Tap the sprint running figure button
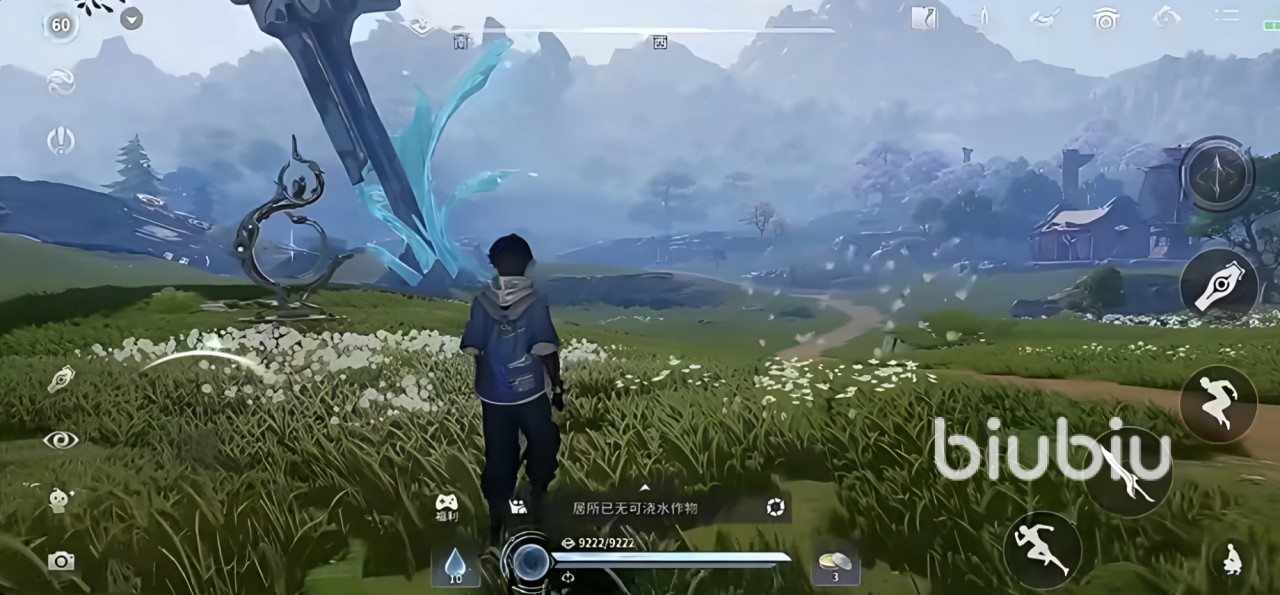Viewport: 1280px width, 595px height. pyautogui.click(x=1042, y=550)
